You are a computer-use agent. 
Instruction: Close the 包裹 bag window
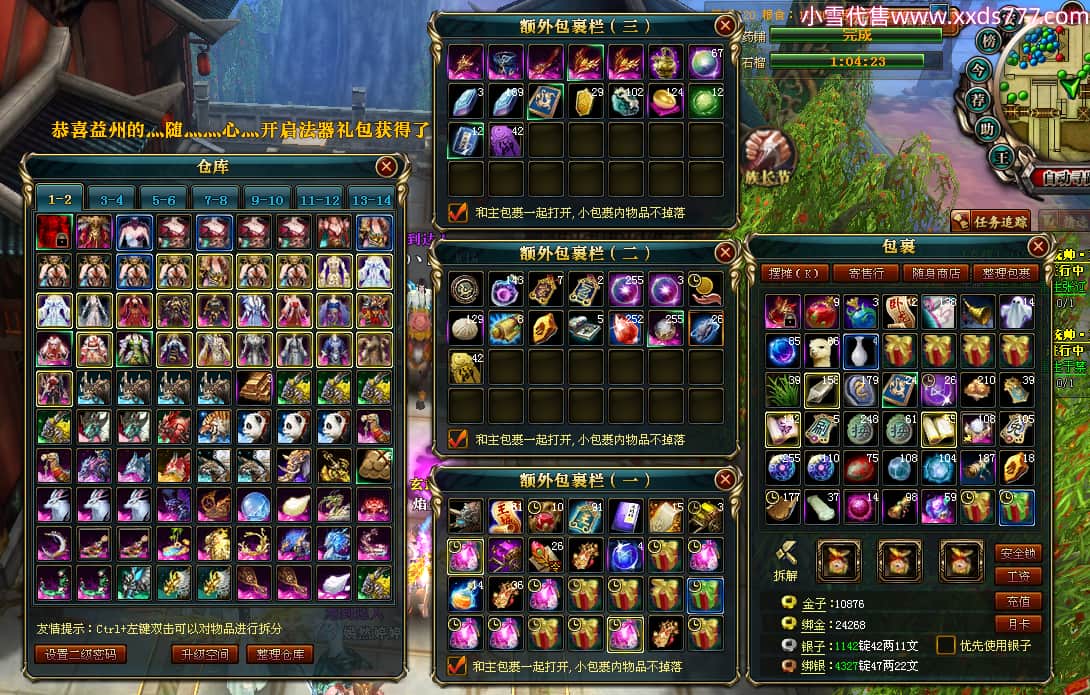coord(1039,246)
